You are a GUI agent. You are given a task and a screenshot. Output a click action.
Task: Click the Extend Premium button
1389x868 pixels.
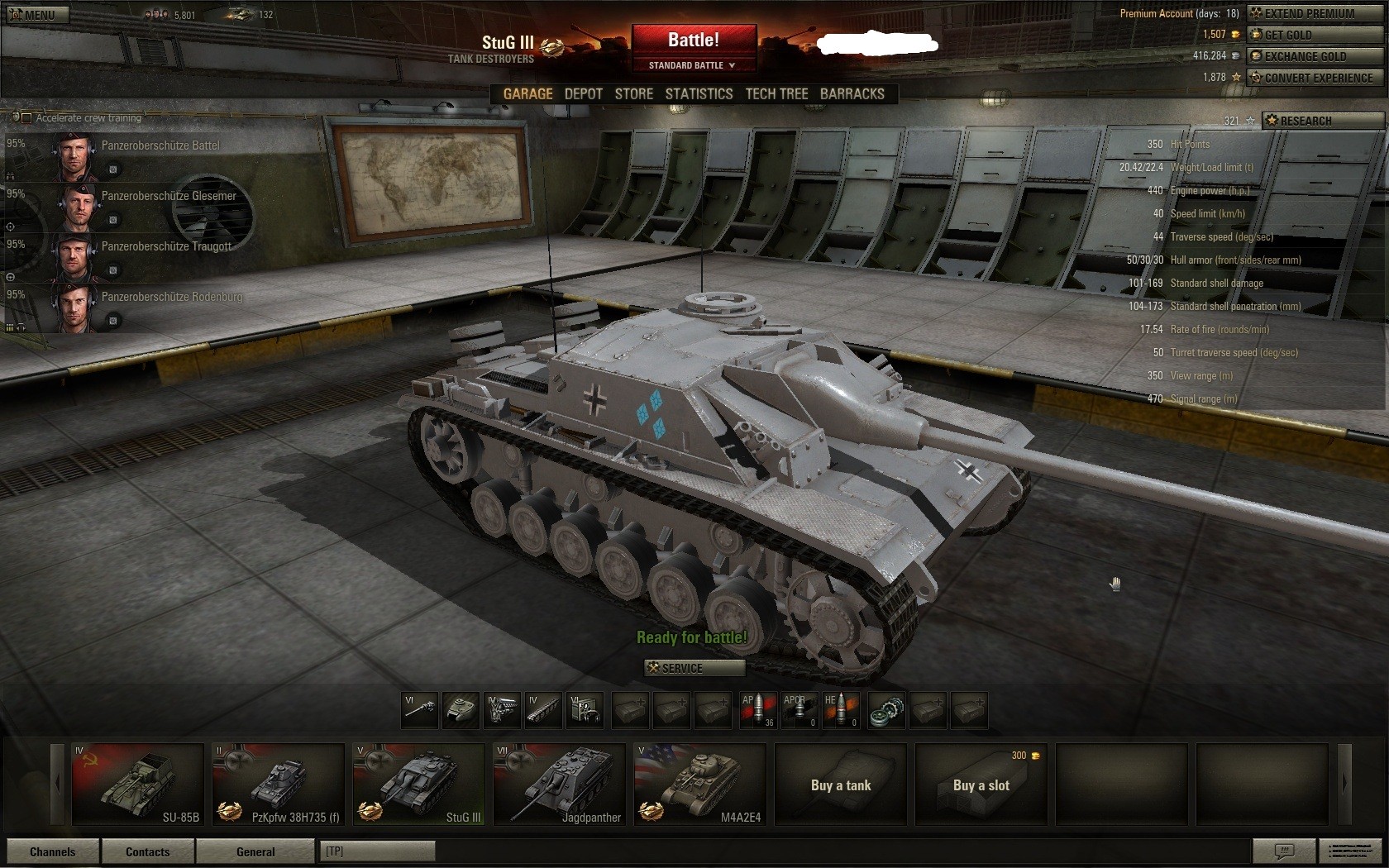1315,13
